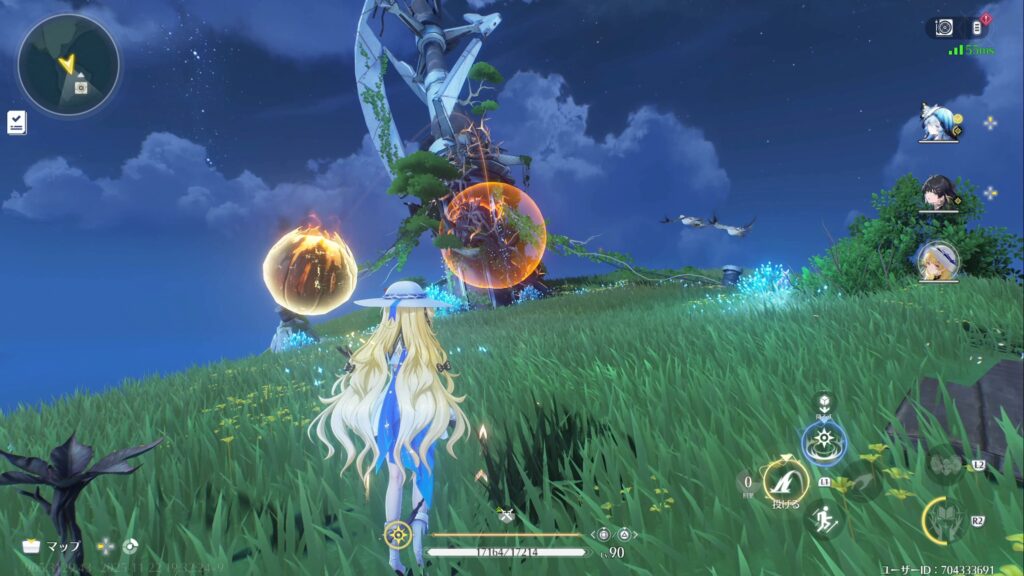The image size is (1024, 576).
Task: Switch to the blue-haired white-hat character
Action: [x=939, y=122]
